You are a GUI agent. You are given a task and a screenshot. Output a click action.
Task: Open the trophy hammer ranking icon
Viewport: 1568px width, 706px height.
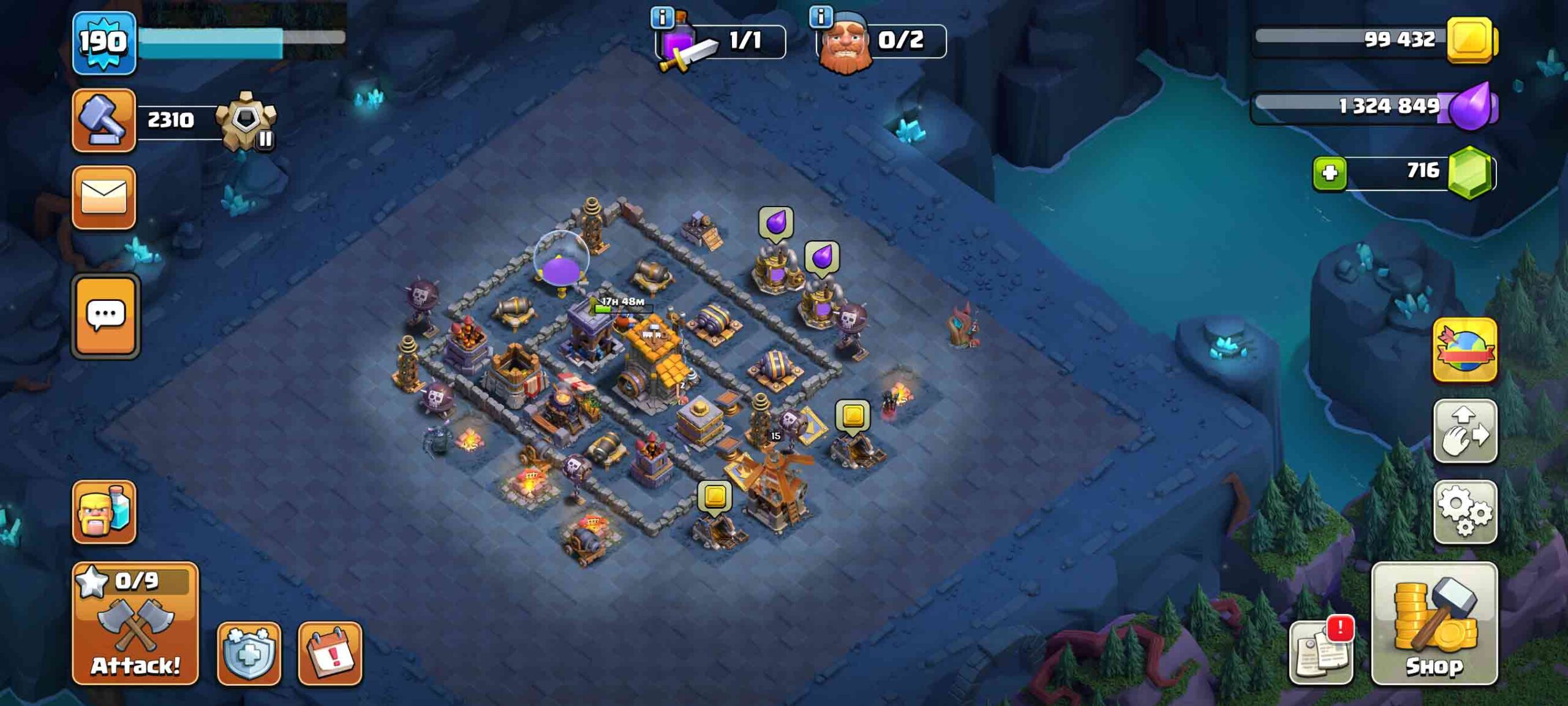[x=104, y=120]
